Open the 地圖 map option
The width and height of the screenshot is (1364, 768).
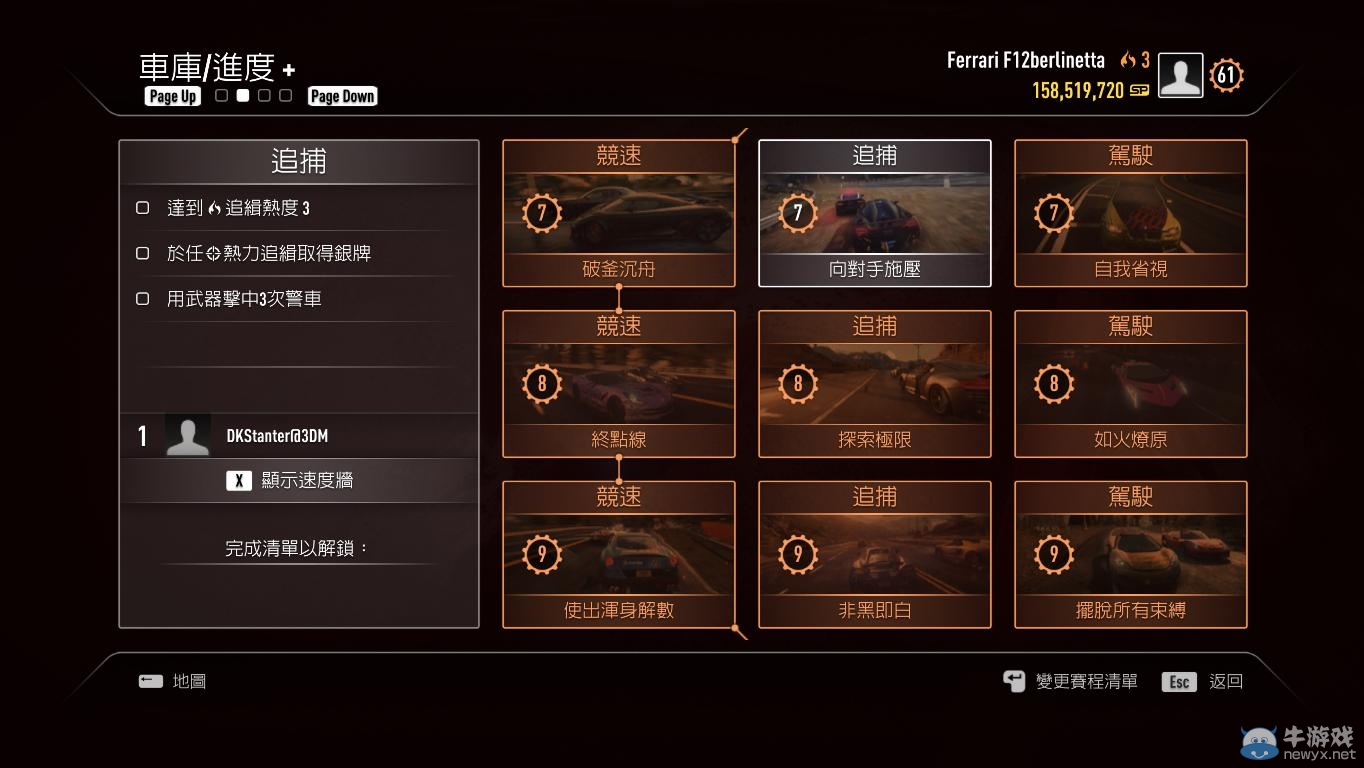pyautogui.click(x=173, y=681)
